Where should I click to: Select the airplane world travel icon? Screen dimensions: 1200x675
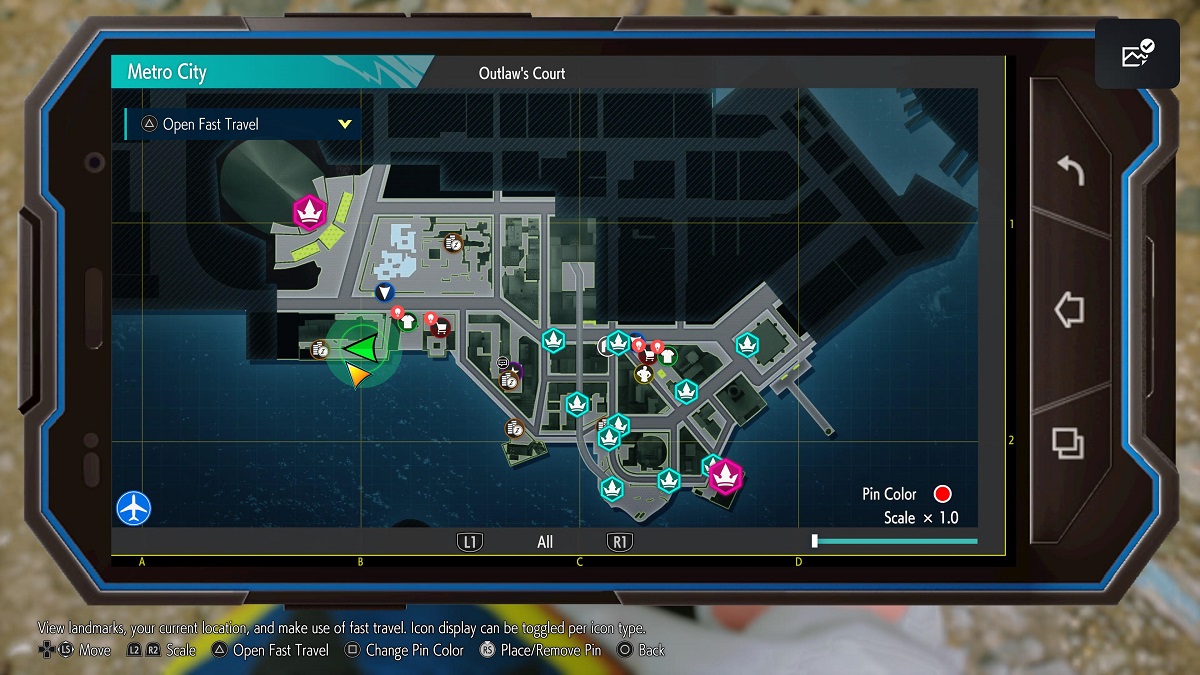pyautogui.click(x=133, y=507)
